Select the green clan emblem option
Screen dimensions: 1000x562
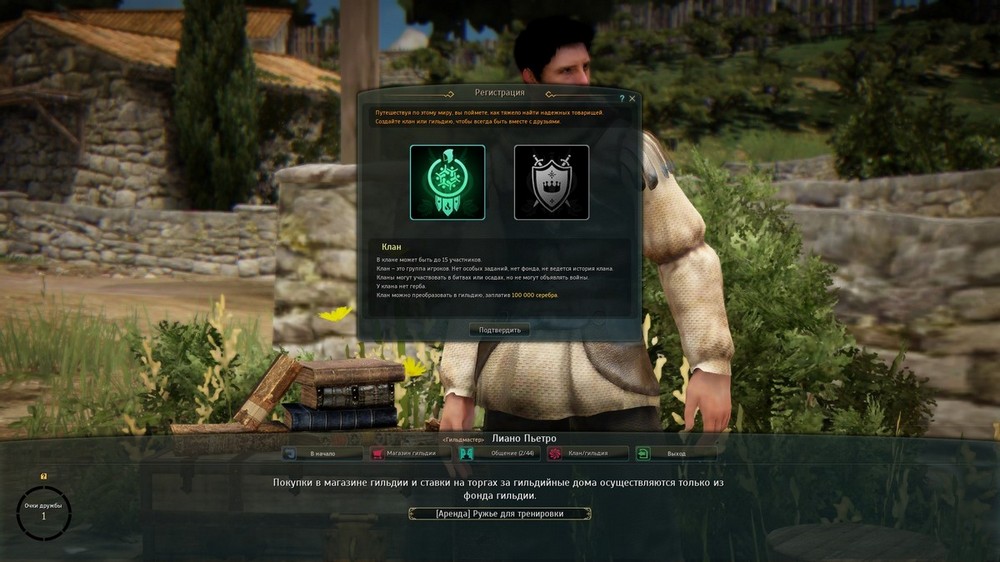447,182
